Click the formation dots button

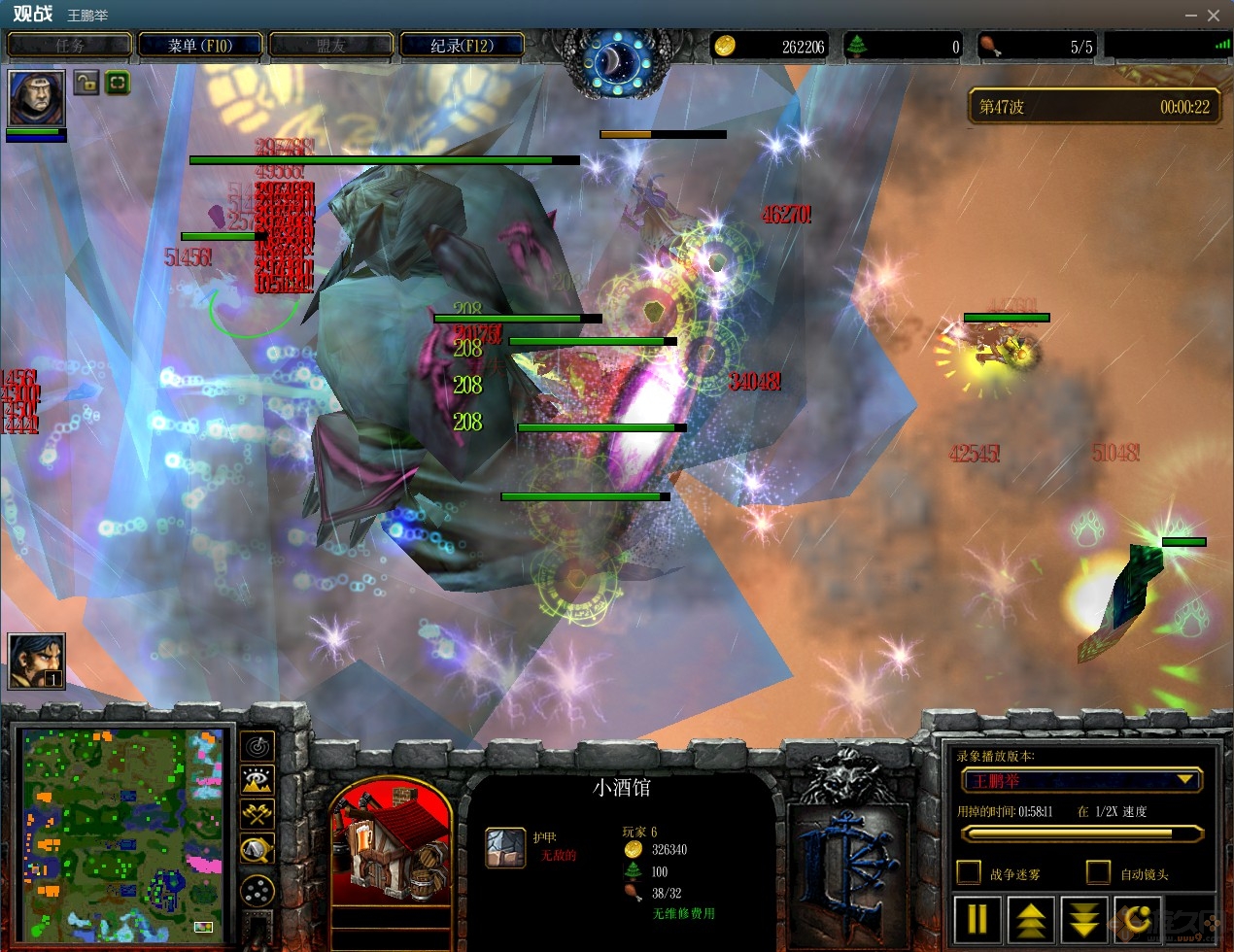(257, 889)
